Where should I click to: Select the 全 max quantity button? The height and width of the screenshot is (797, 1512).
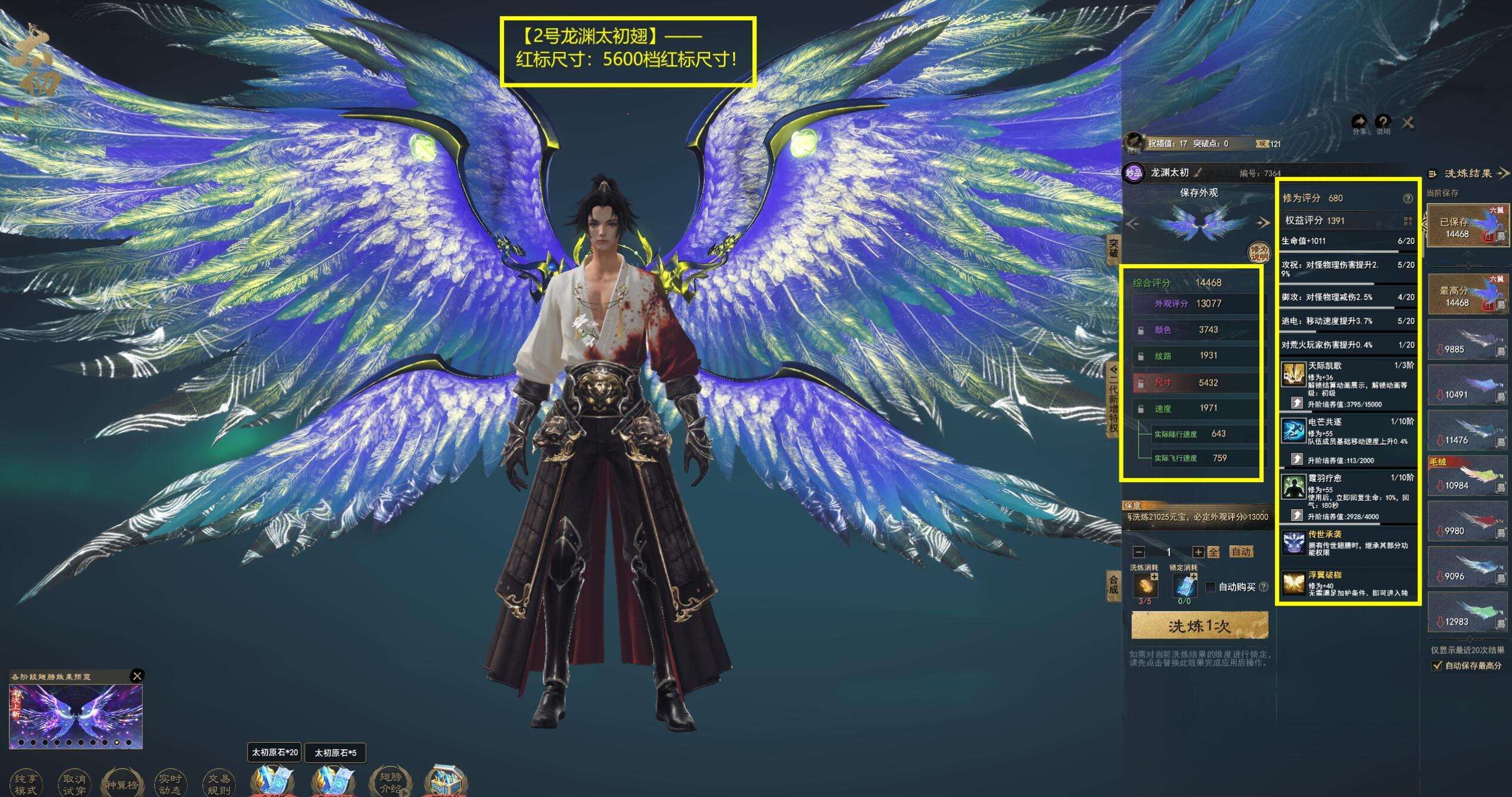[1213, 553]
